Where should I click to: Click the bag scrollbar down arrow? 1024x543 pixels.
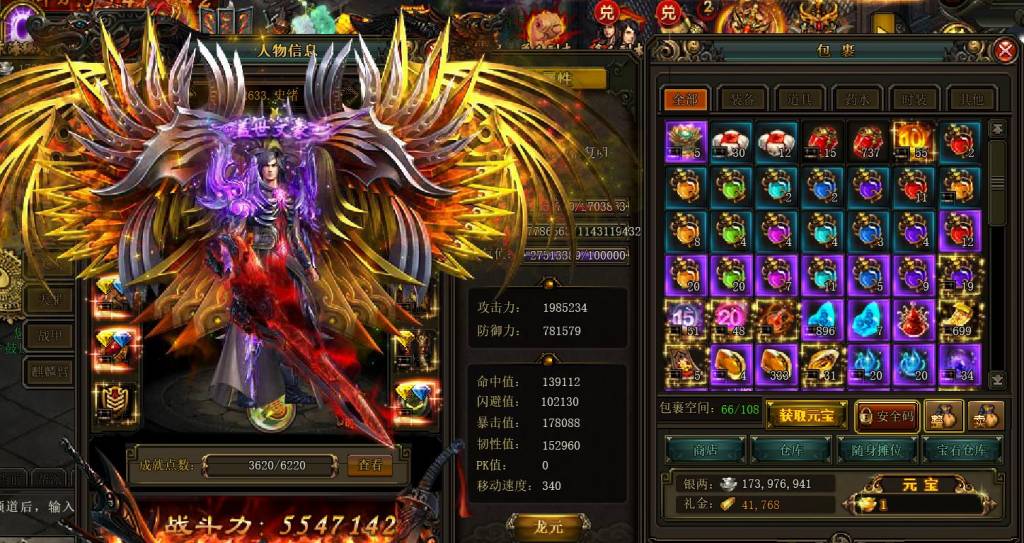click(996, 379)
